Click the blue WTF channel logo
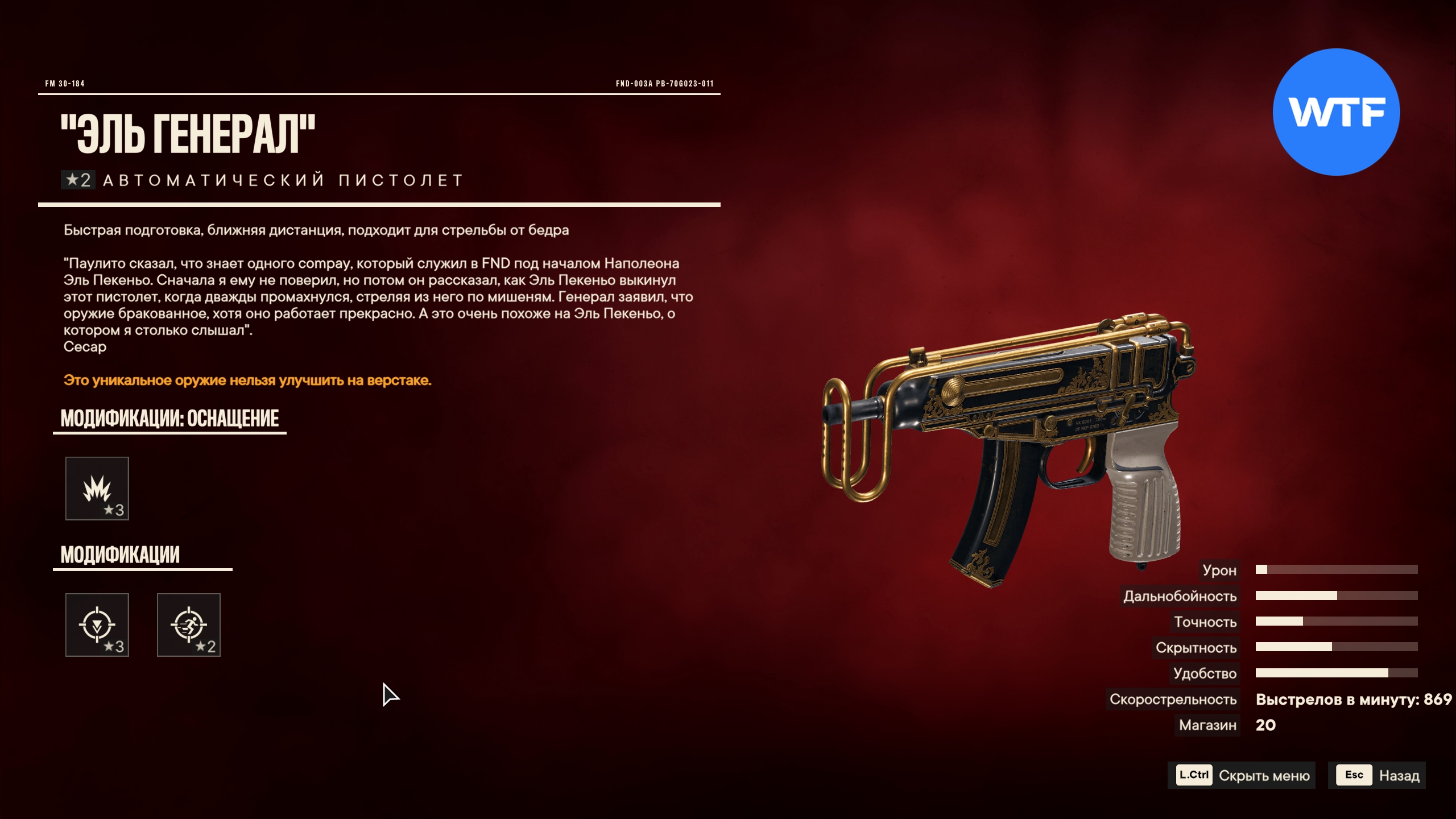The width and height of the screenshot is (1456, 819). [x=1336, y=112]
